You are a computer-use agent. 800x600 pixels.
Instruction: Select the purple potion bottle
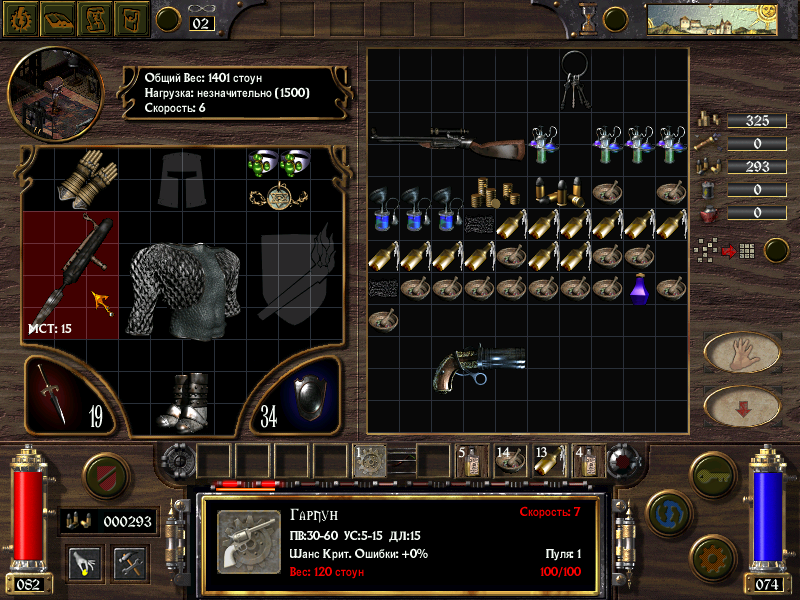(640, 290)
